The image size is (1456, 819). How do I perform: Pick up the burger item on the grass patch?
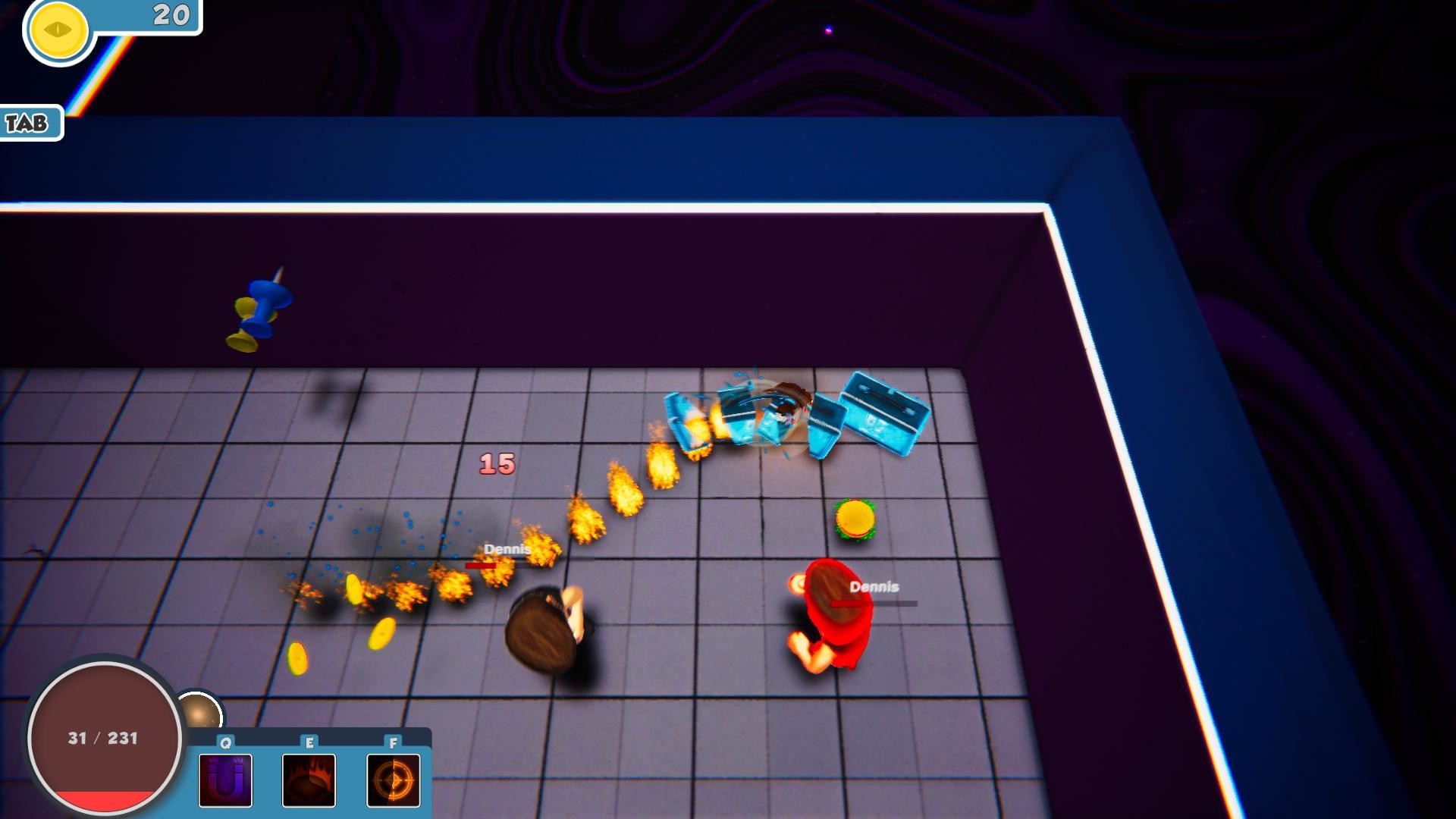click(855, 518)
